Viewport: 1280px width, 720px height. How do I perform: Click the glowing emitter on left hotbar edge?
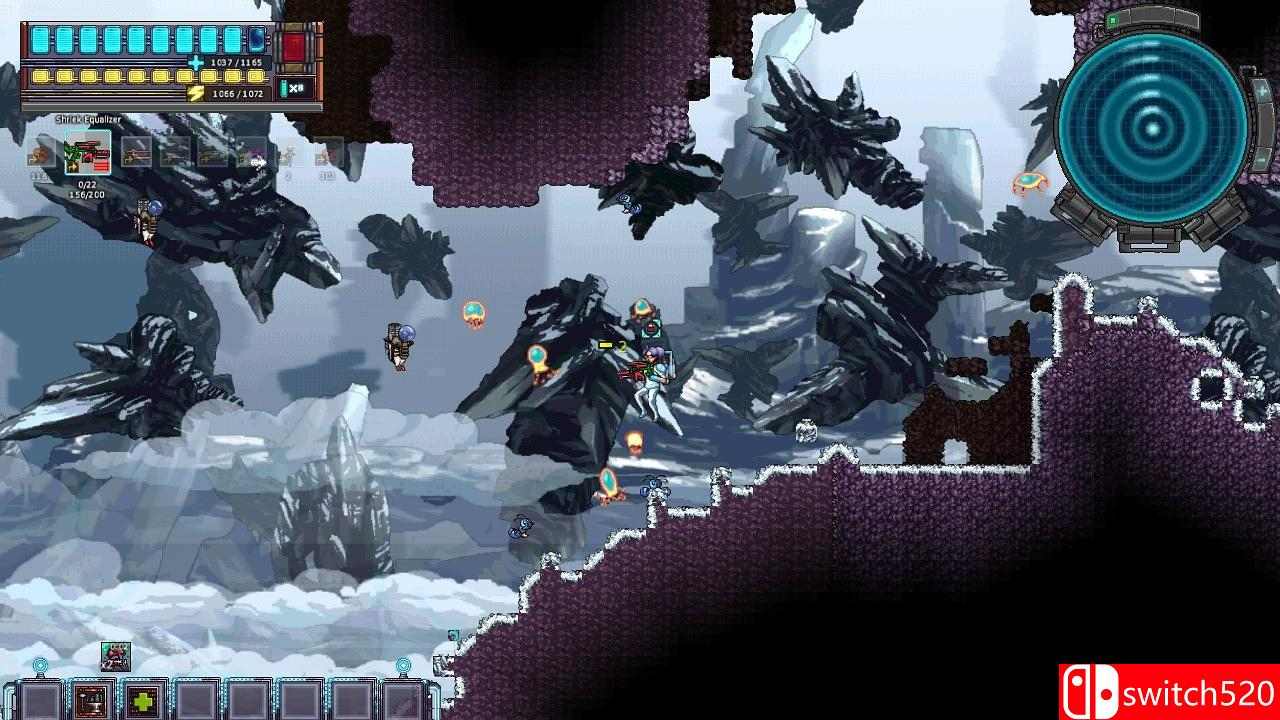click(x=40, y=663)
